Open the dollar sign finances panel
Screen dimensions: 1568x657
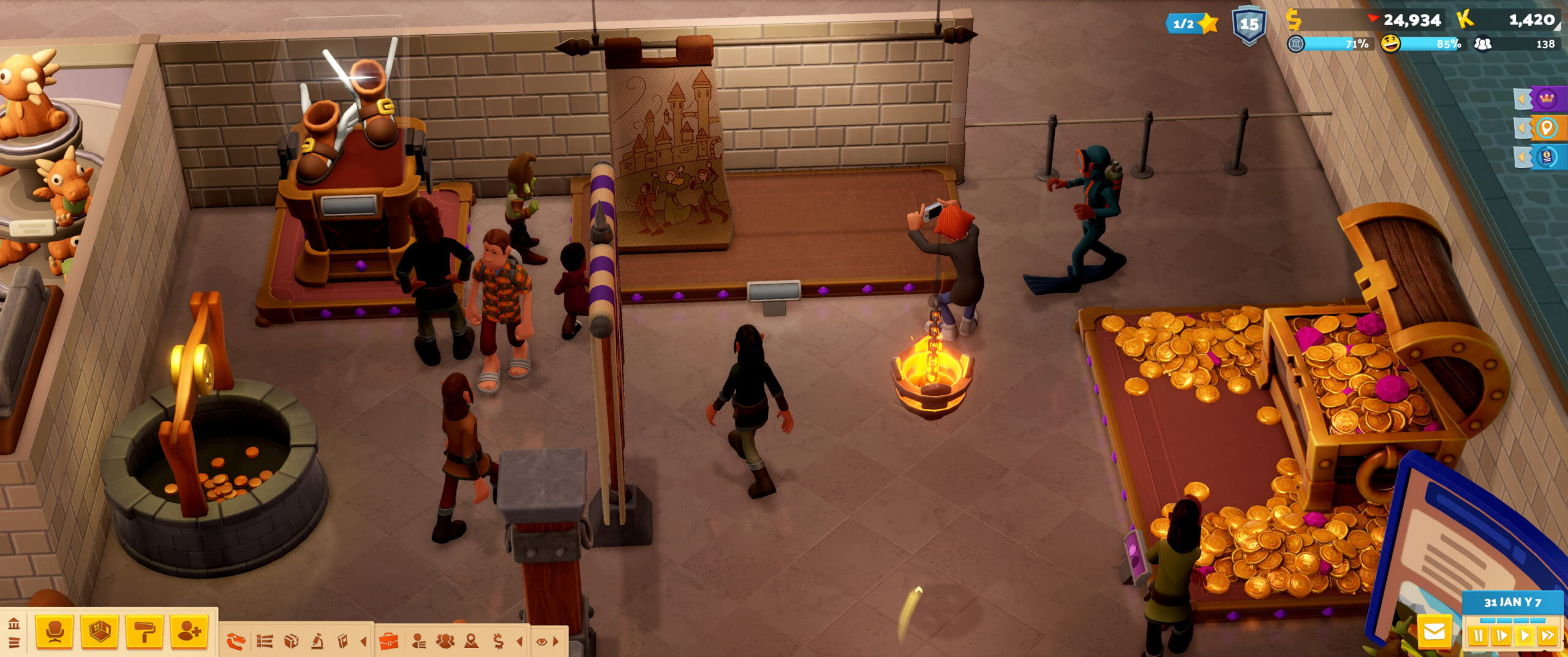[x=498, y=642]
